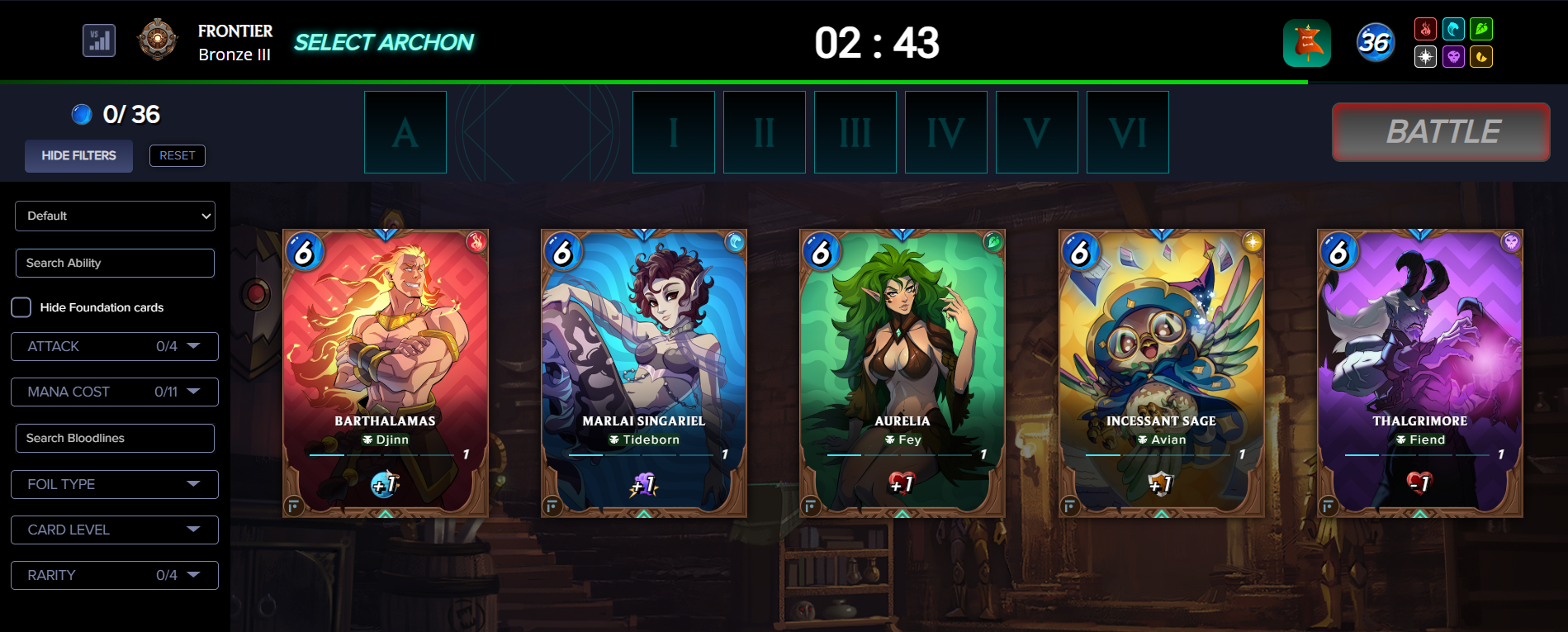Reset all filters
1568x632 pixels.
177,155
